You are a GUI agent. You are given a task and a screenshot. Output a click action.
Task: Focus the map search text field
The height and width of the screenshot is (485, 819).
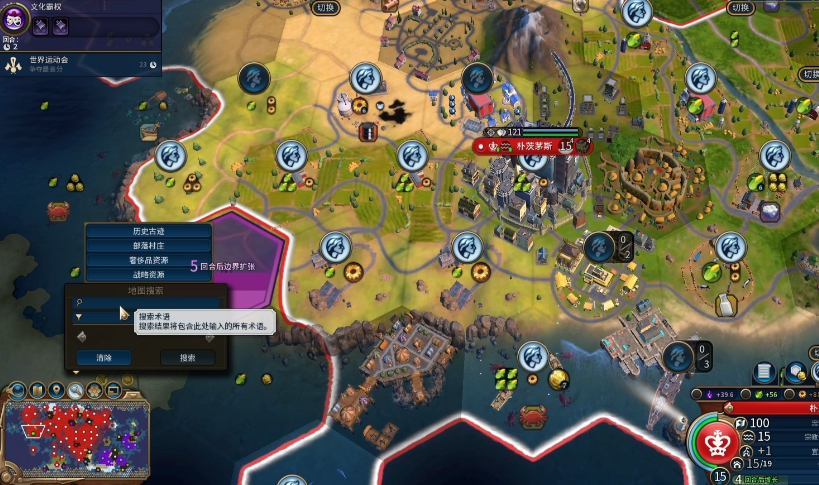(x=150, y=301)
